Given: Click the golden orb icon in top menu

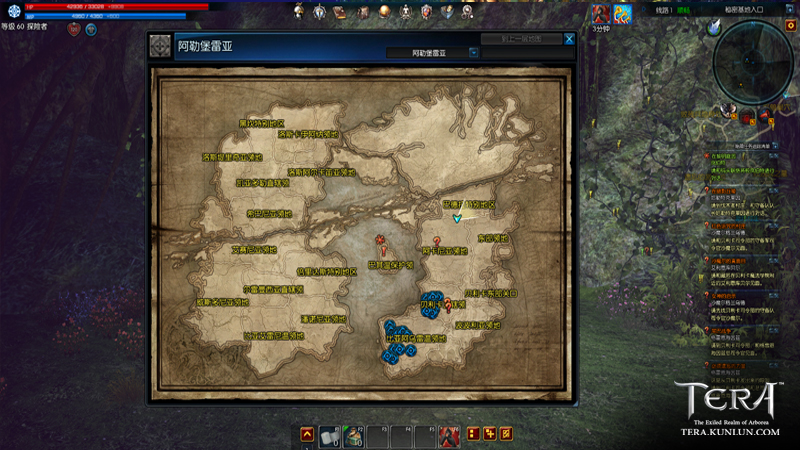Looking at the screenshot, I should tap(383, 12).
